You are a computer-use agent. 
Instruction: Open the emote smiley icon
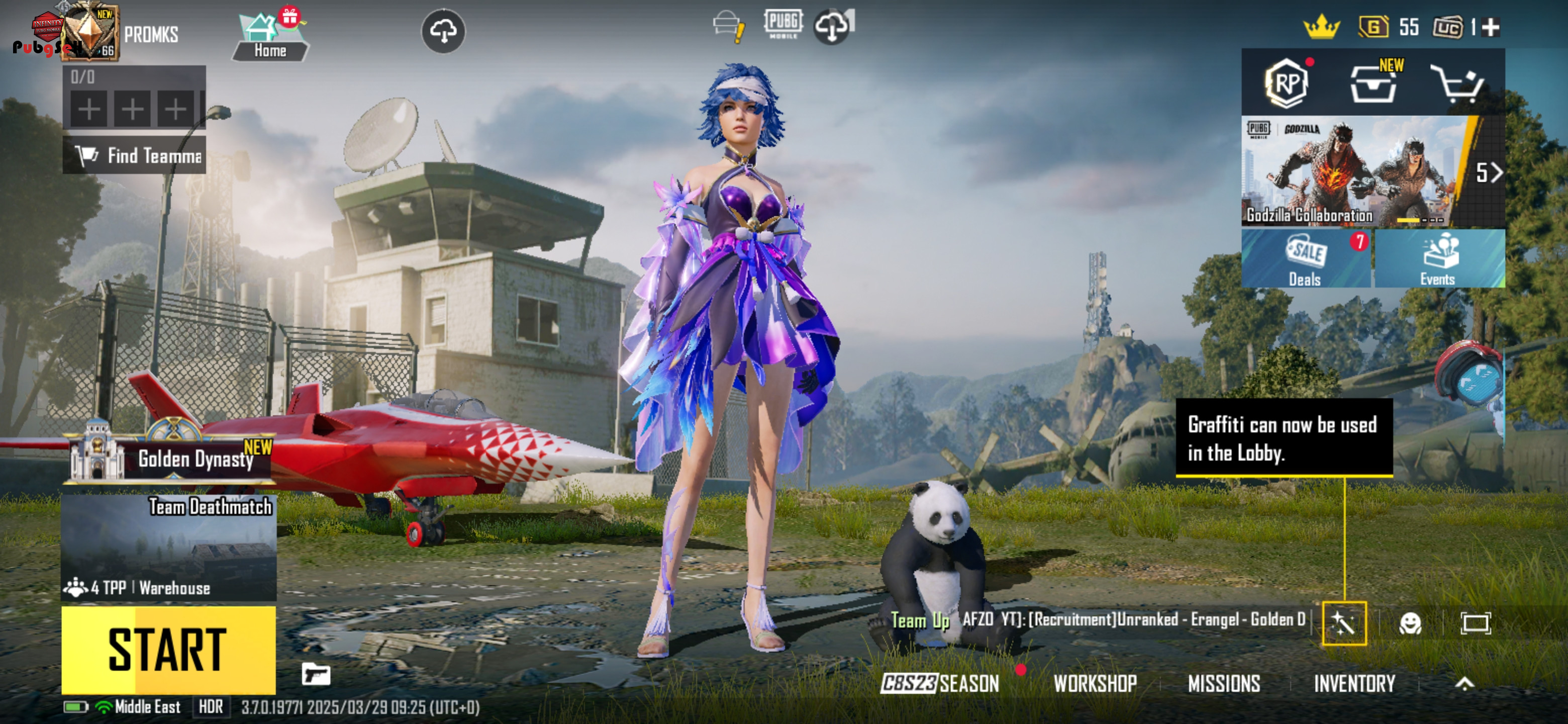pyautogui.click(x=1410, y=623)
